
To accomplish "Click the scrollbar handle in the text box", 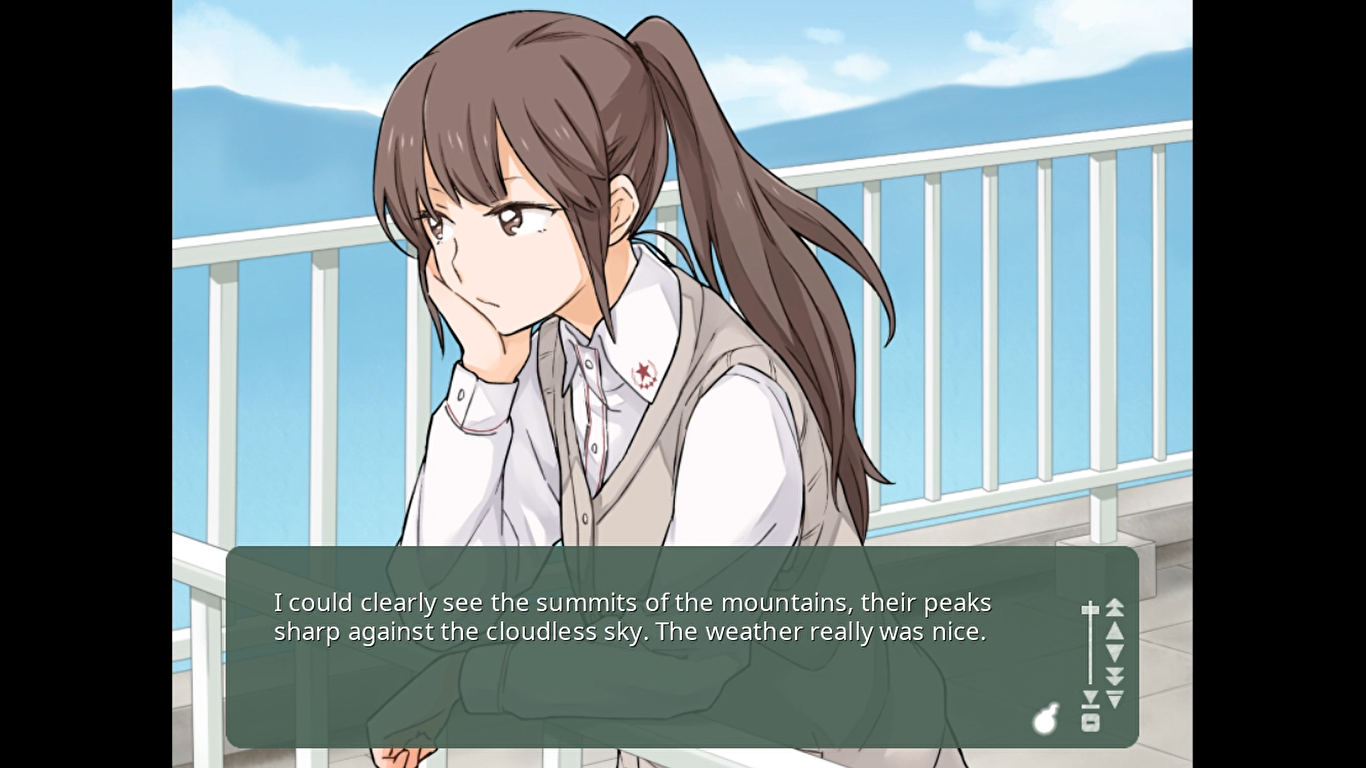I will (x=1090, y=609).
